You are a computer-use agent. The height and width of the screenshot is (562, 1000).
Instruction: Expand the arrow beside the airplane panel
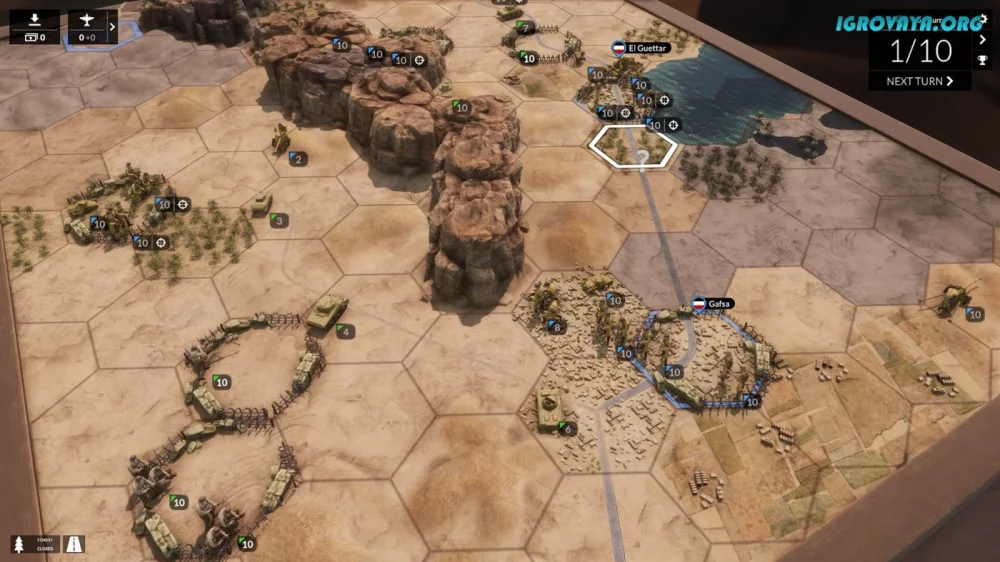click(x=112, y=27)
